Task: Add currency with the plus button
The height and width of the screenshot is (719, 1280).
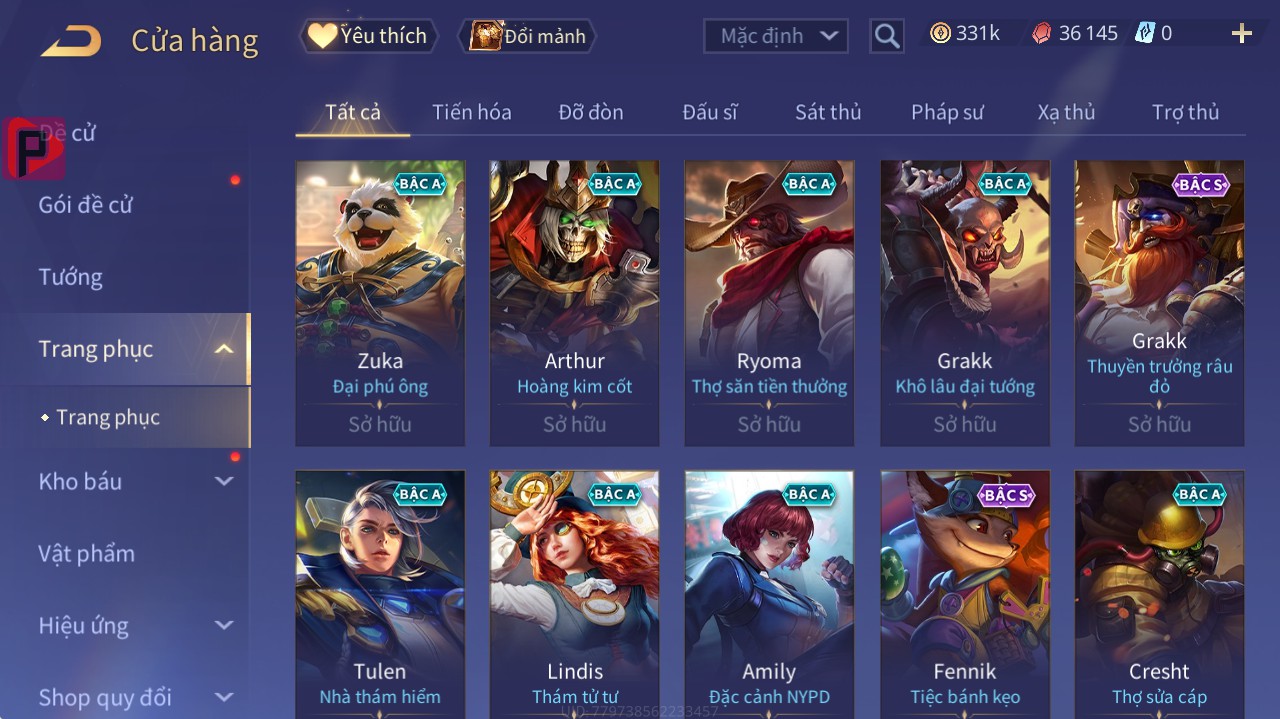Action: (1241, 34)
